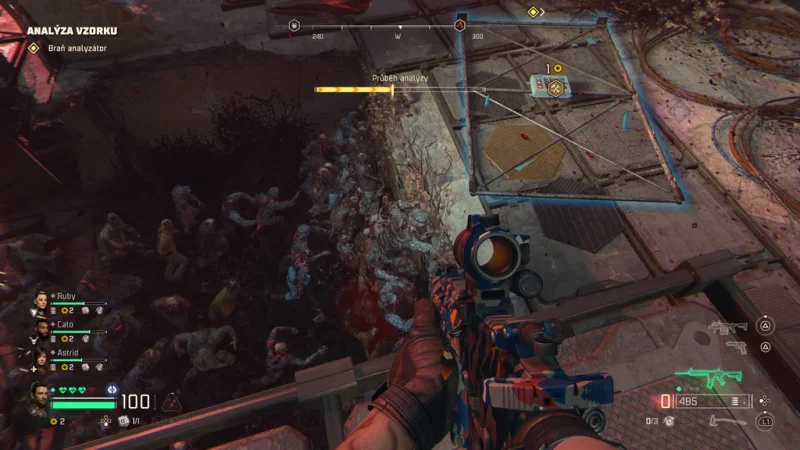
Task: Switch to the pistol sidearm icon
Action: point(736,347)
